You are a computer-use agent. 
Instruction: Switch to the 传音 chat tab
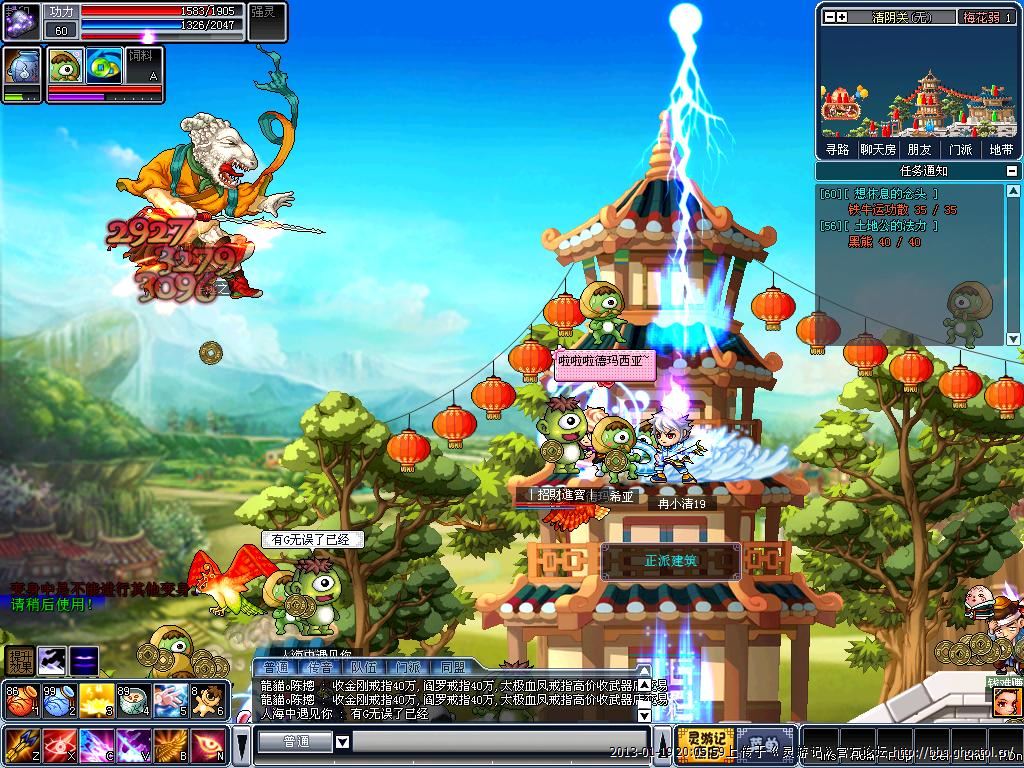pyautogui.click(x=320, y=667)
